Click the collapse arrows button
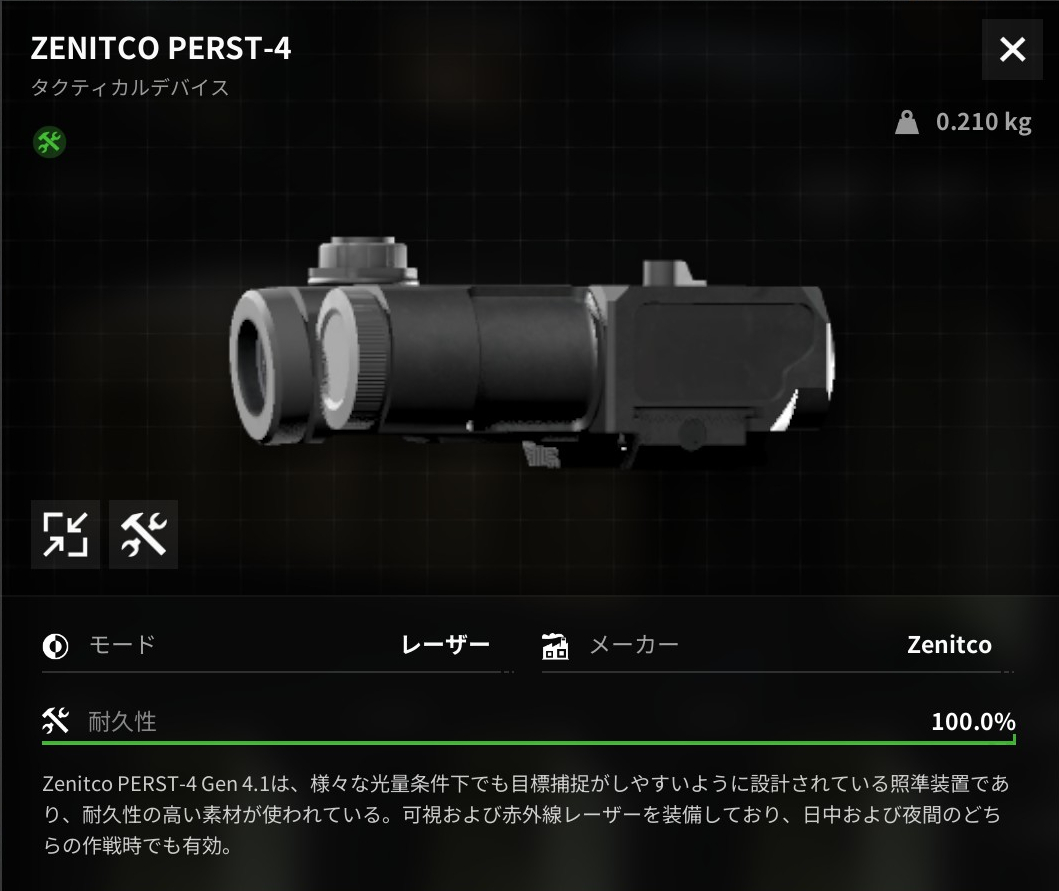 click(x=65, y=534)
